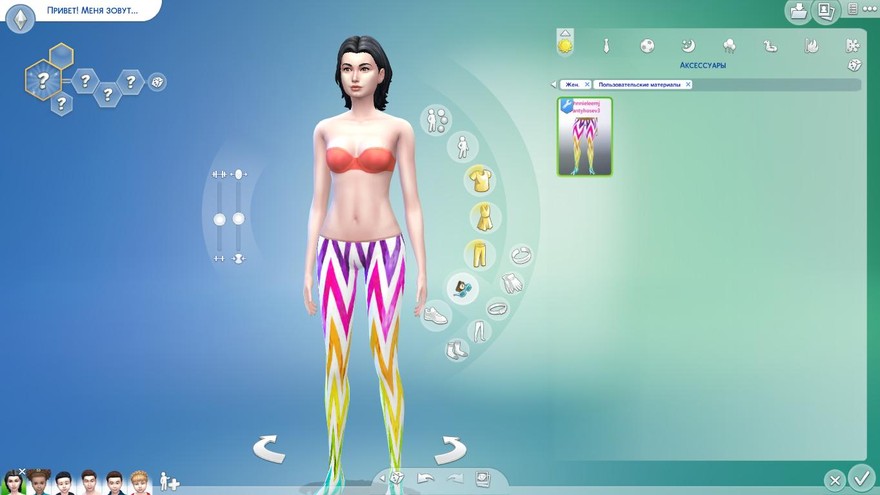Open the gallery photos button

coord(825,11)
